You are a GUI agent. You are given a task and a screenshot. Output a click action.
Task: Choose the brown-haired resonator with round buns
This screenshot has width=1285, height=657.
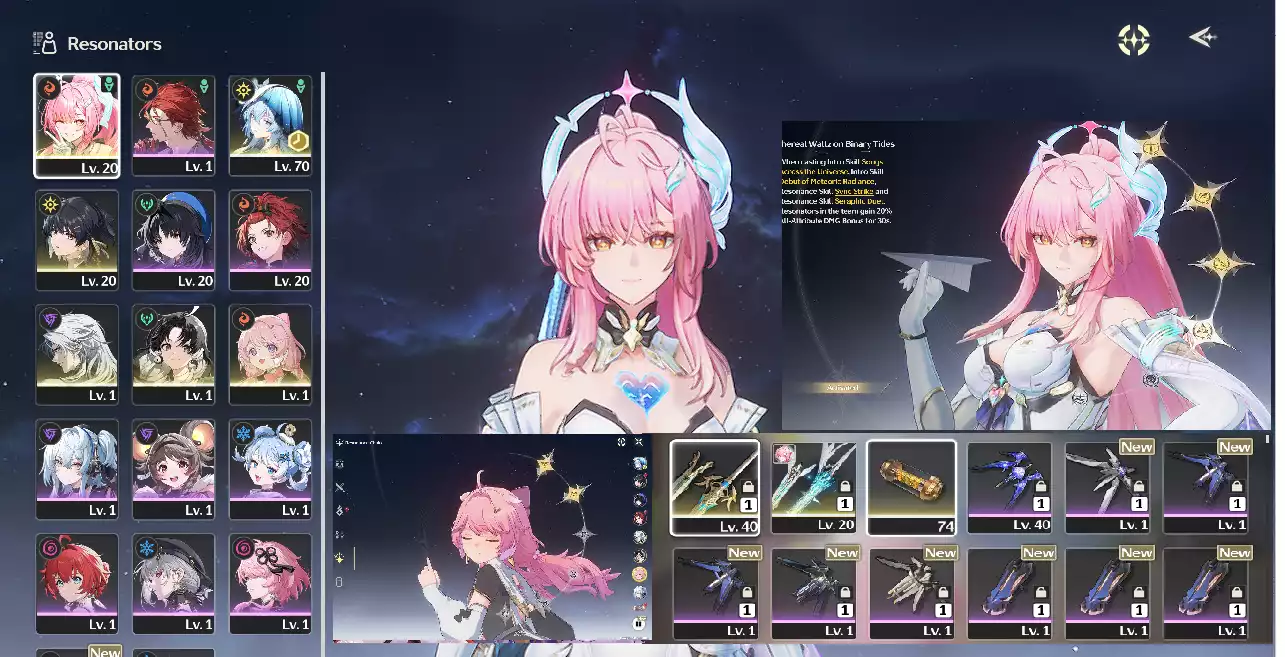pos(174,469)
